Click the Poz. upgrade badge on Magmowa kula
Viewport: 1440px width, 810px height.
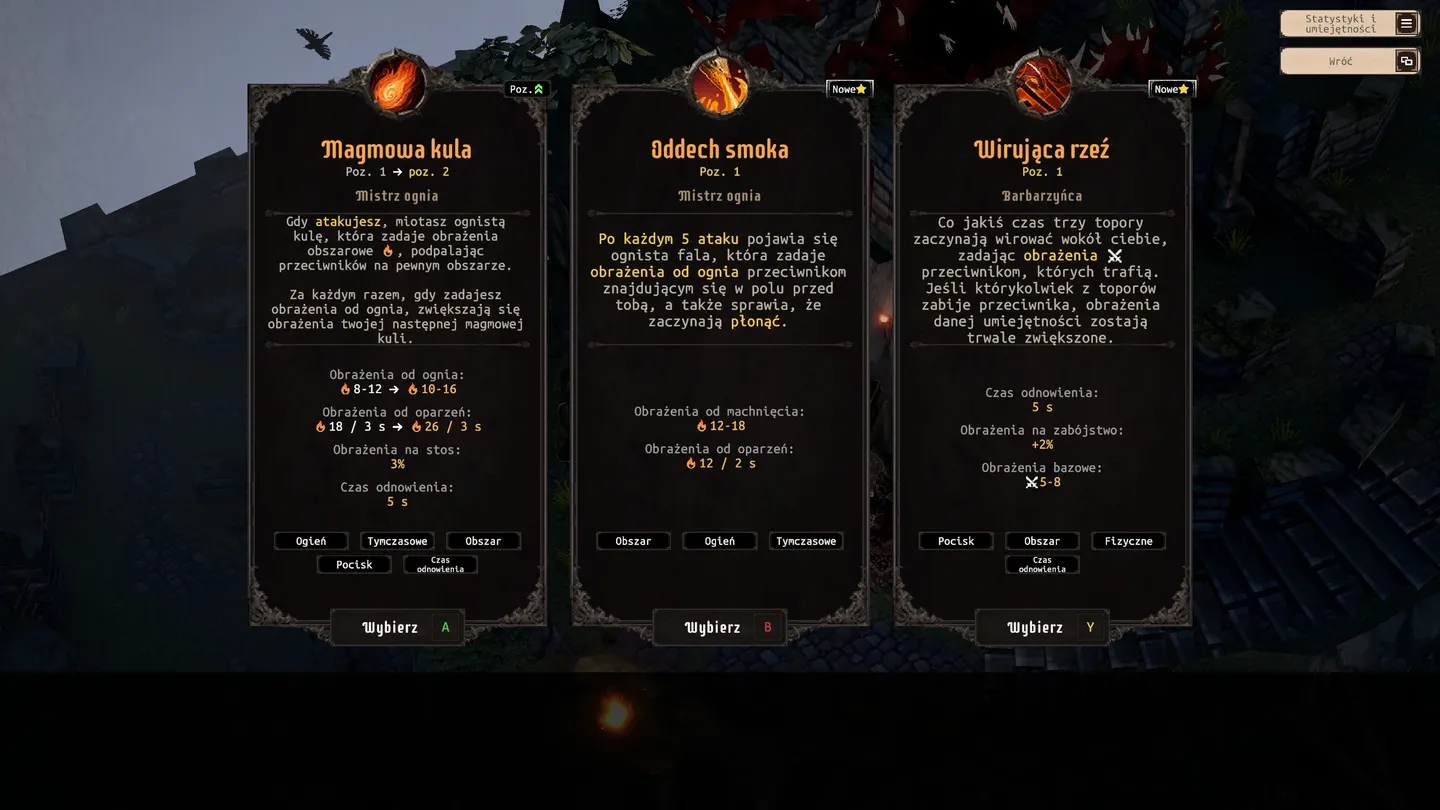(526, 89)
